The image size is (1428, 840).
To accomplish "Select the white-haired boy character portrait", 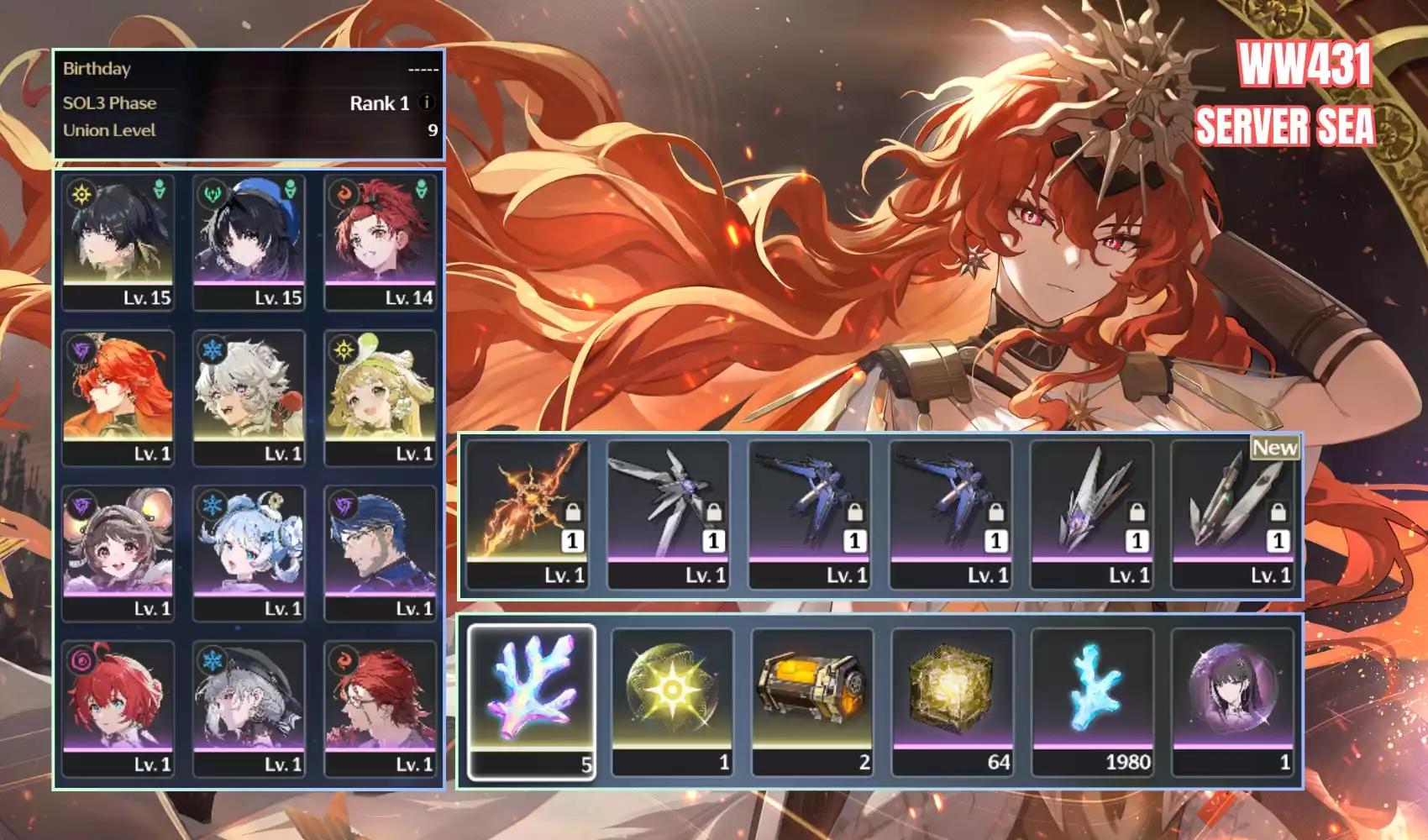I will [249, 396].
